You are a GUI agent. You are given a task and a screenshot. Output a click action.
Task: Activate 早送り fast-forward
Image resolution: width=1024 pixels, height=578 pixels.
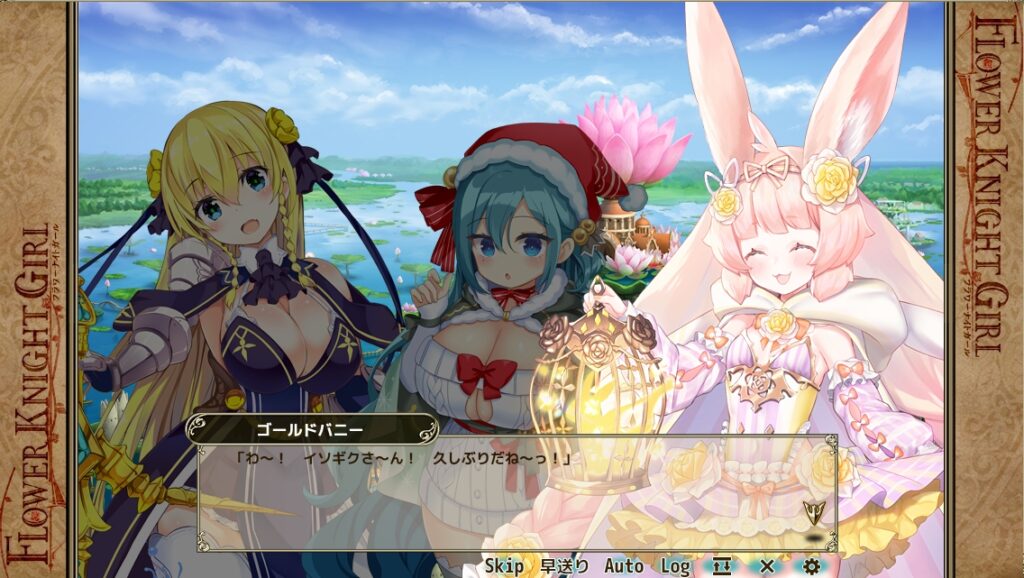pyautogui.click(x=565, y=566)
